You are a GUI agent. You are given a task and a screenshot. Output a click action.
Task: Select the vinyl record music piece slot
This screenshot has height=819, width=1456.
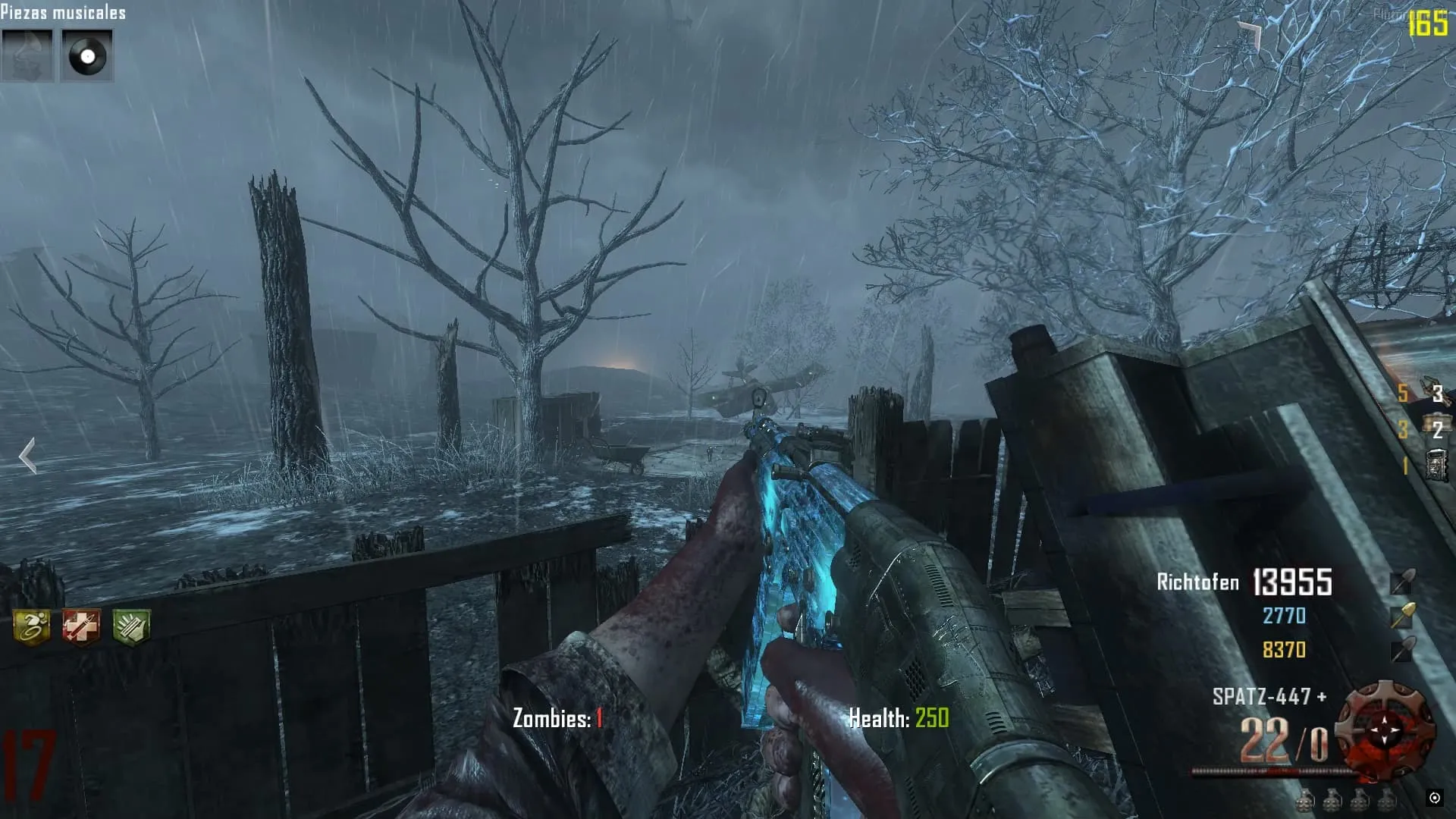pos(87,55)
